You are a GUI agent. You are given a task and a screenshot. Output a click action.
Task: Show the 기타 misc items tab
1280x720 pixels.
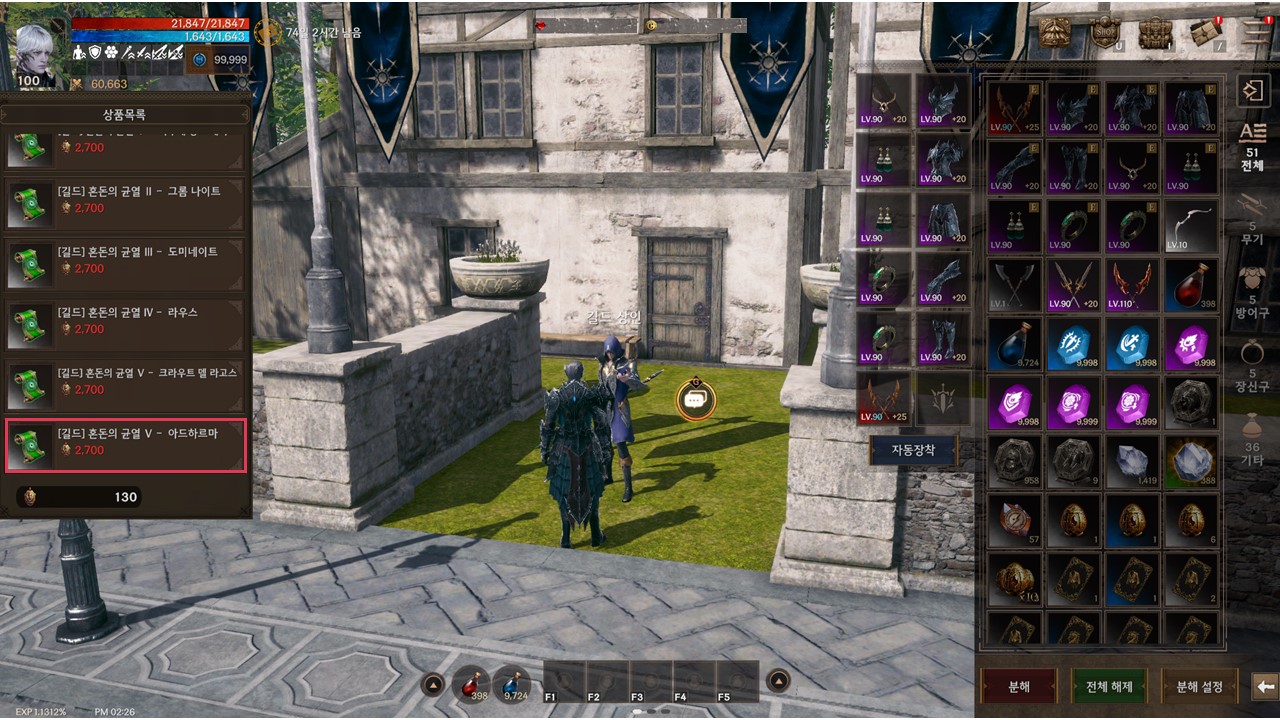pyautogui.click(x=1252, y=438)
